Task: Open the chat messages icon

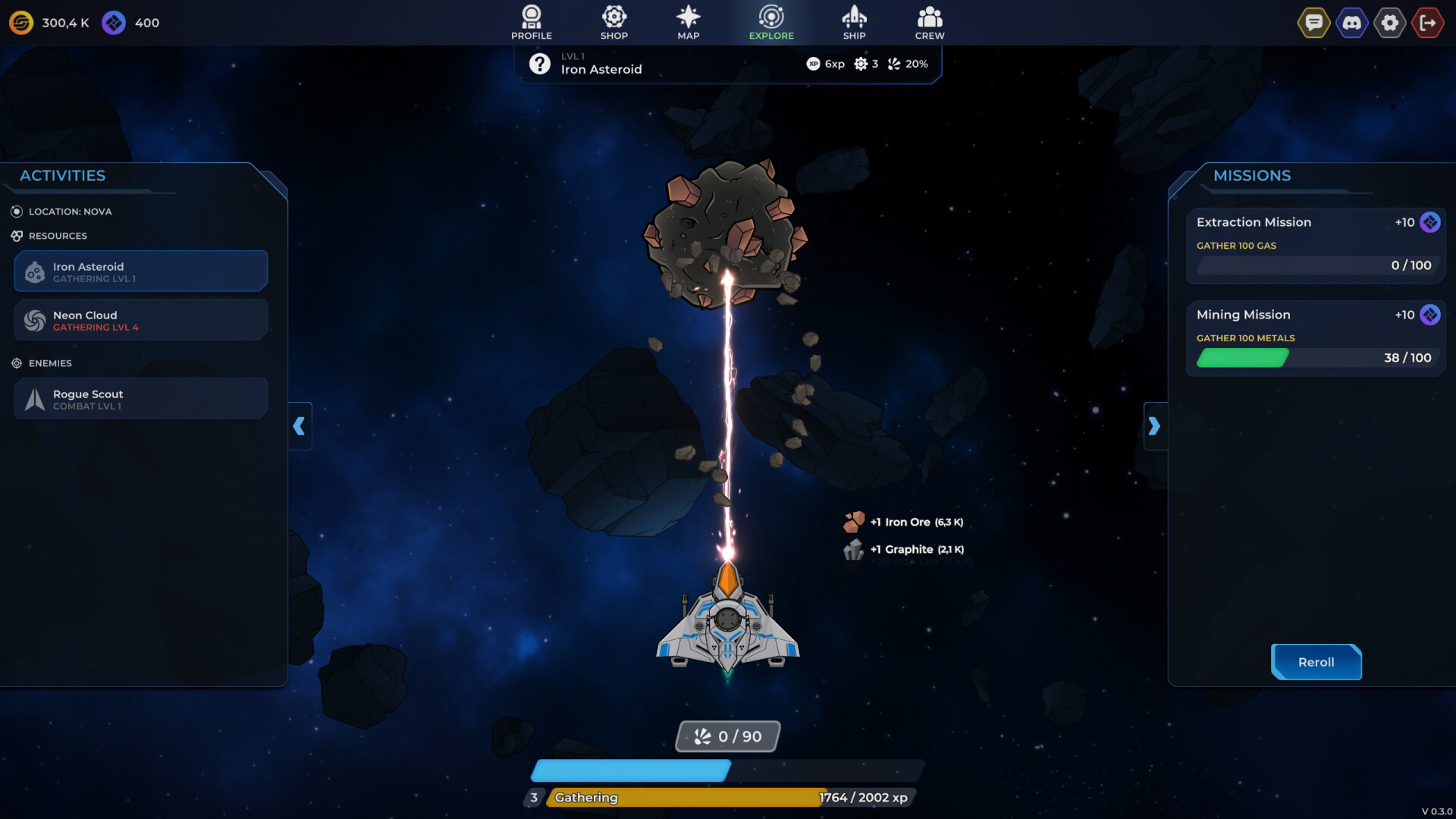Action: click(1314, 22)
